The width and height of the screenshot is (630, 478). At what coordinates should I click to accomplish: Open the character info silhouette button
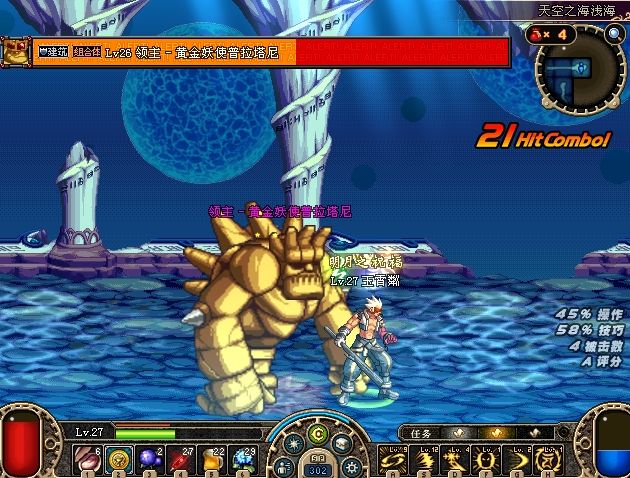(283, 465)
